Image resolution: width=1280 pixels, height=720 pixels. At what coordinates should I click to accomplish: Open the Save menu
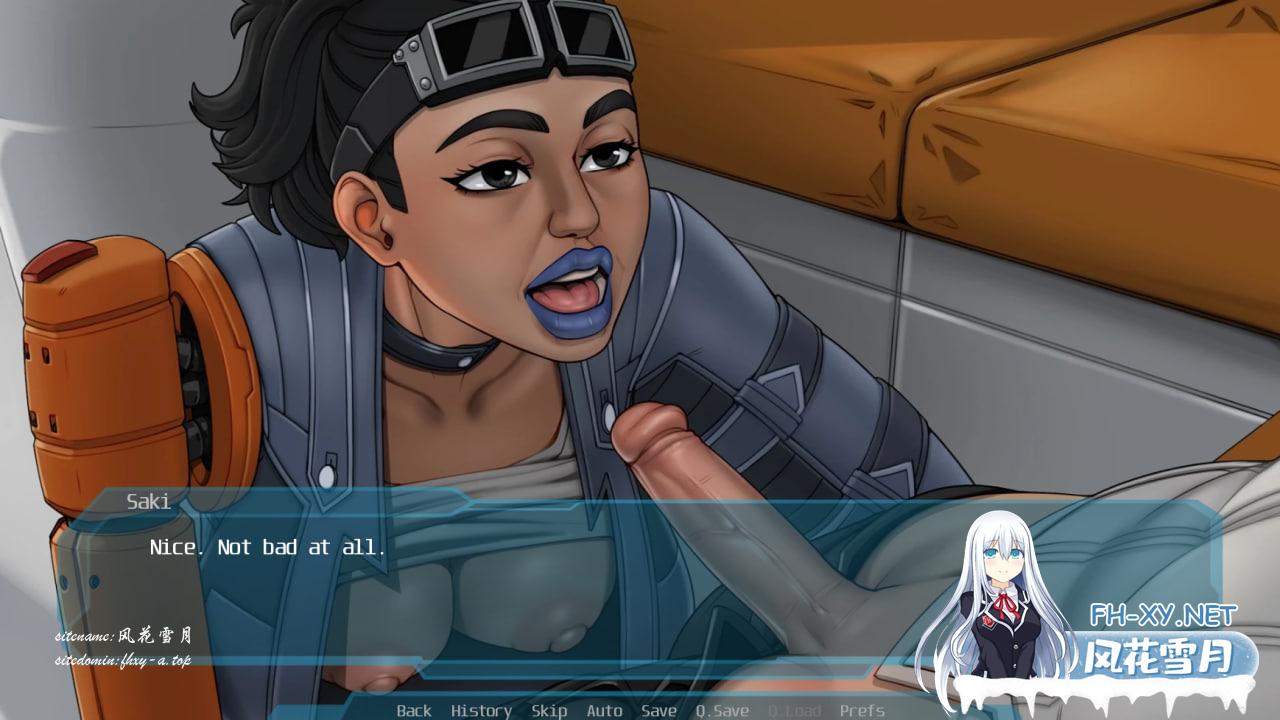point(658,711)
